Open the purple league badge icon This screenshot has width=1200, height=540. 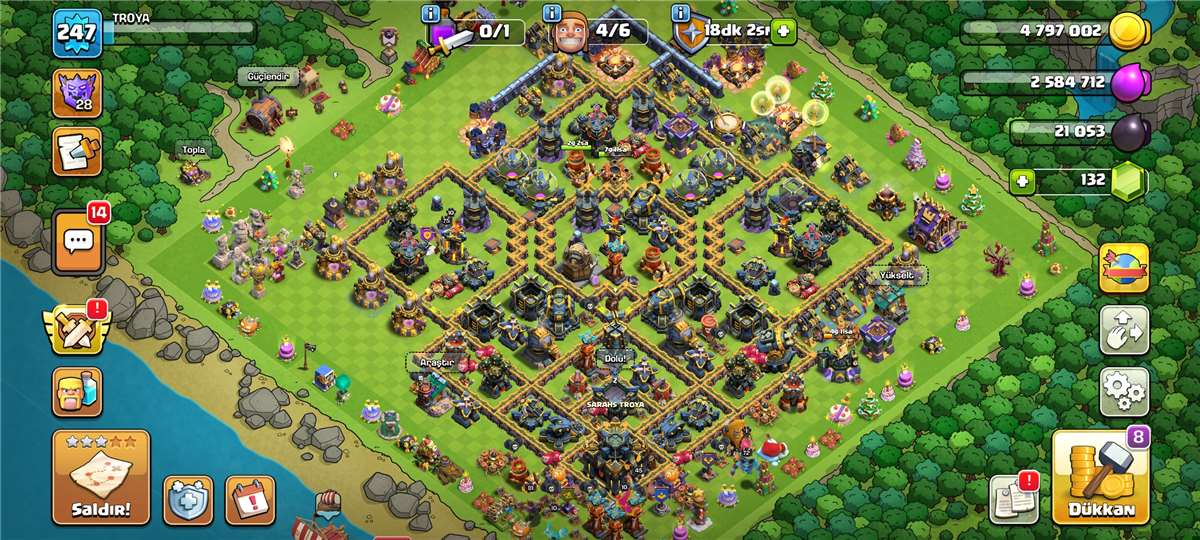(76, 94)
